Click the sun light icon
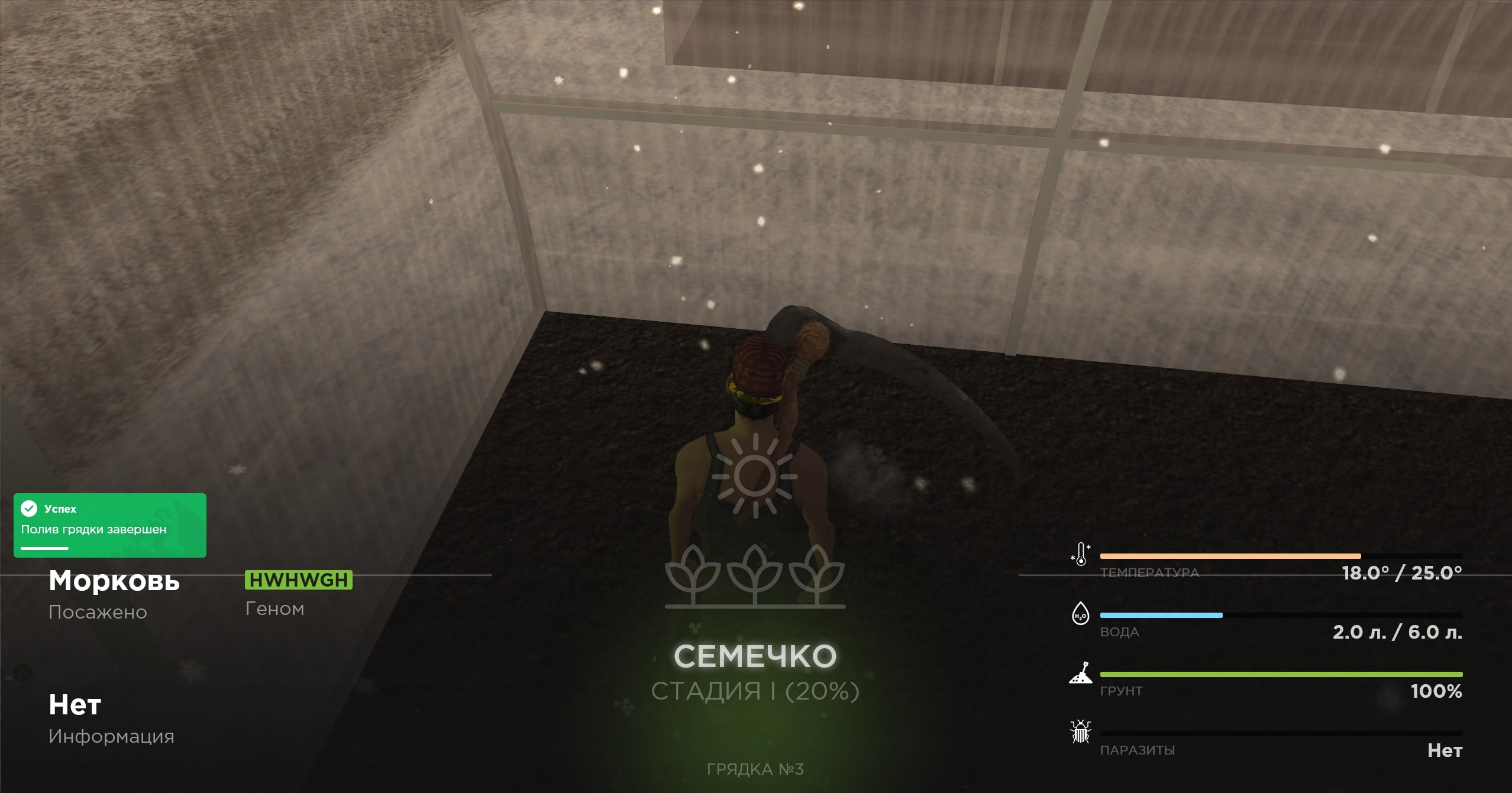 pos(755,475)
